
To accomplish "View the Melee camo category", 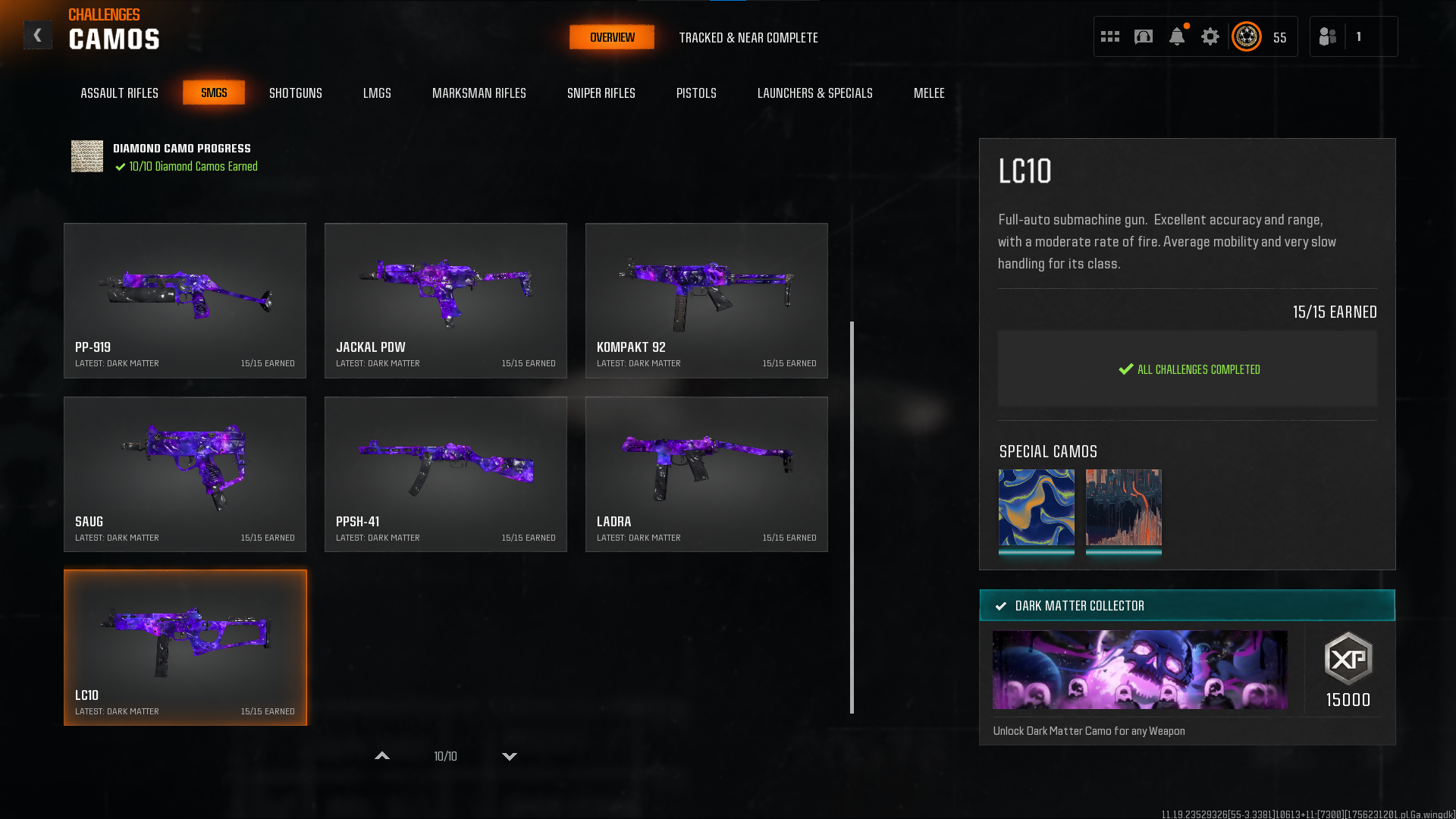I will tap(928, 93).
